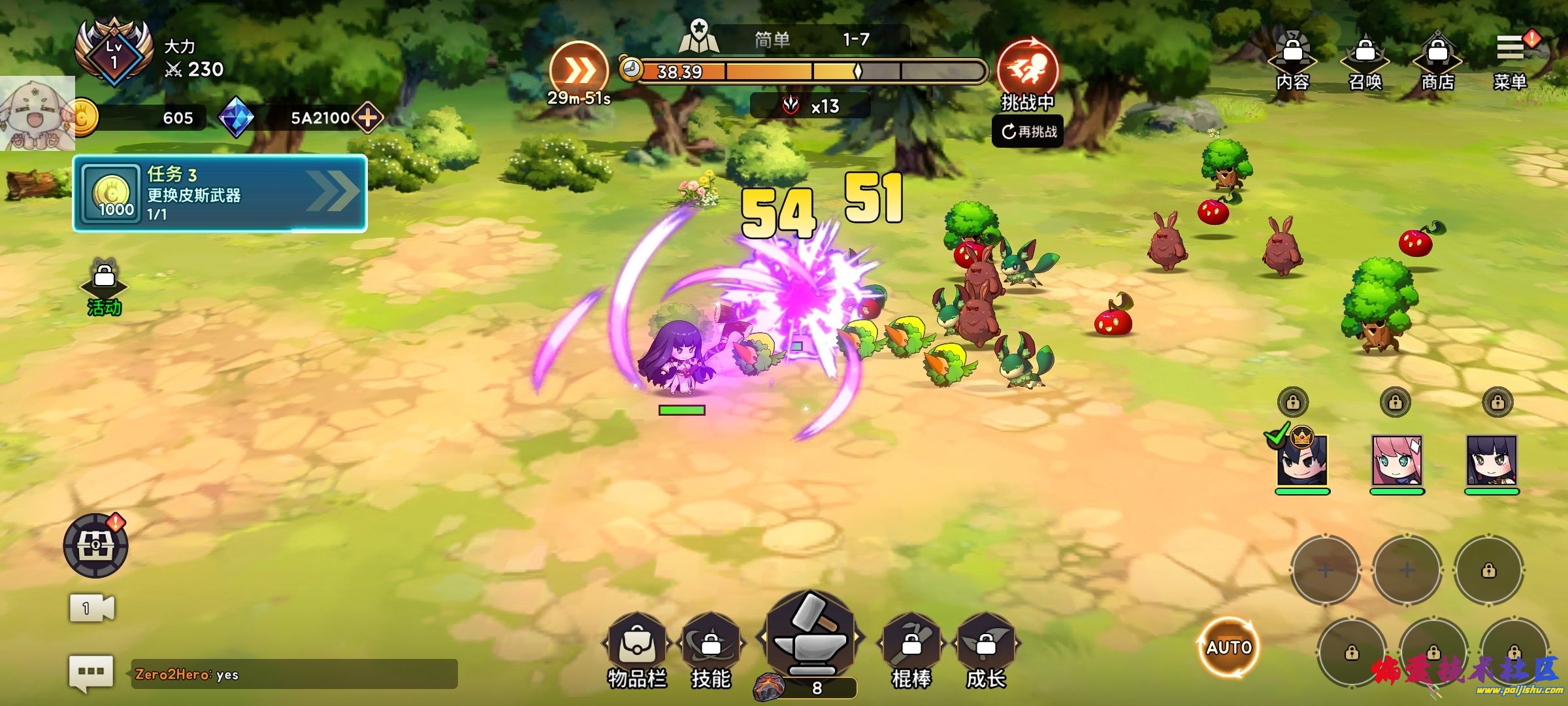Select the locked 成长 growth button

[986, 648]
